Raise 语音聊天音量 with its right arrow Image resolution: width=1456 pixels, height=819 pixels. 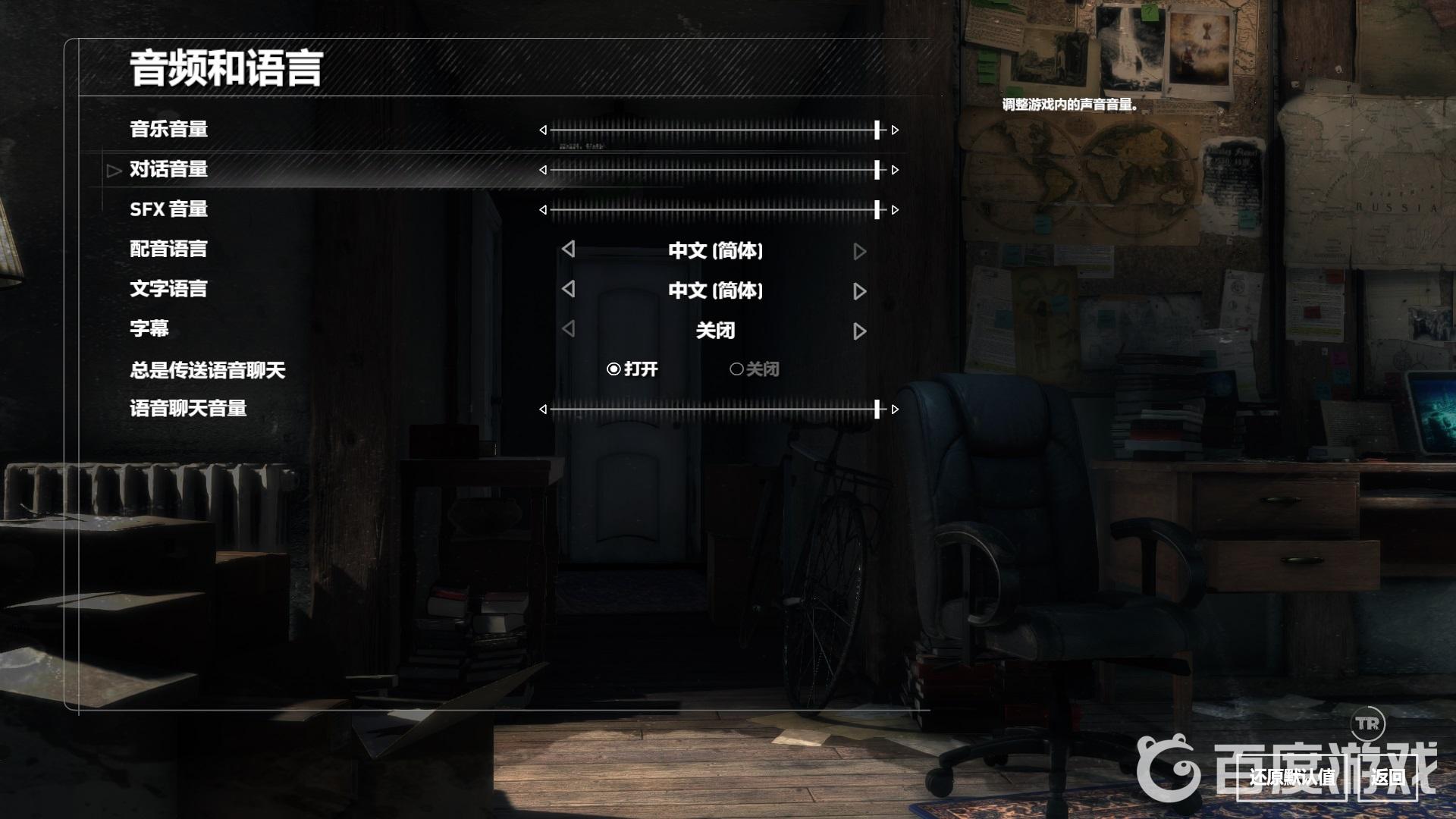click(896, 409)
